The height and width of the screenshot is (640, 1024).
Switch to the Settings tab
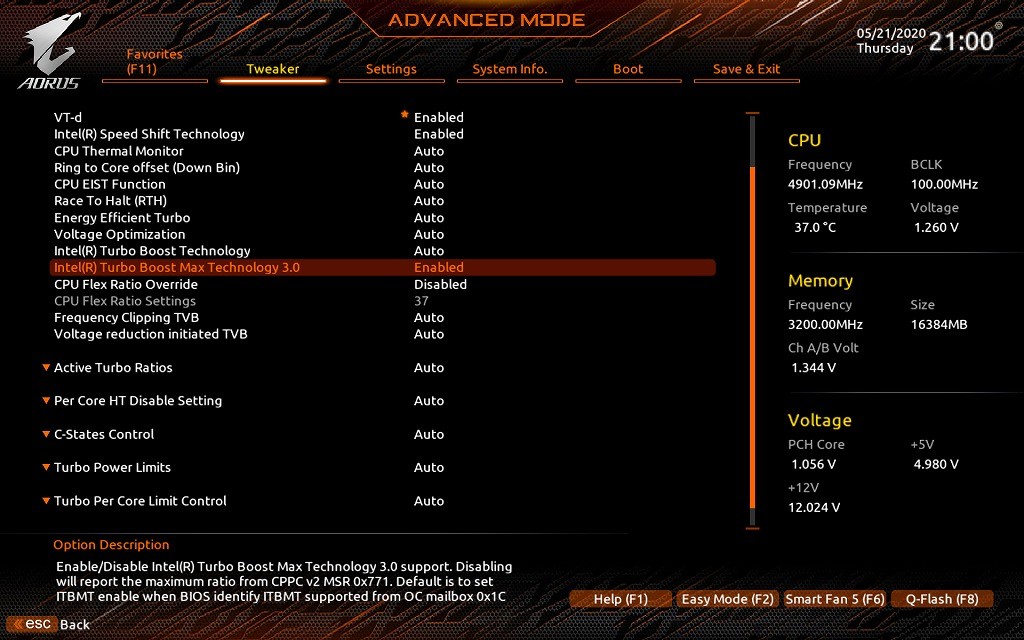pyautogui.click(x=391, y=69)
